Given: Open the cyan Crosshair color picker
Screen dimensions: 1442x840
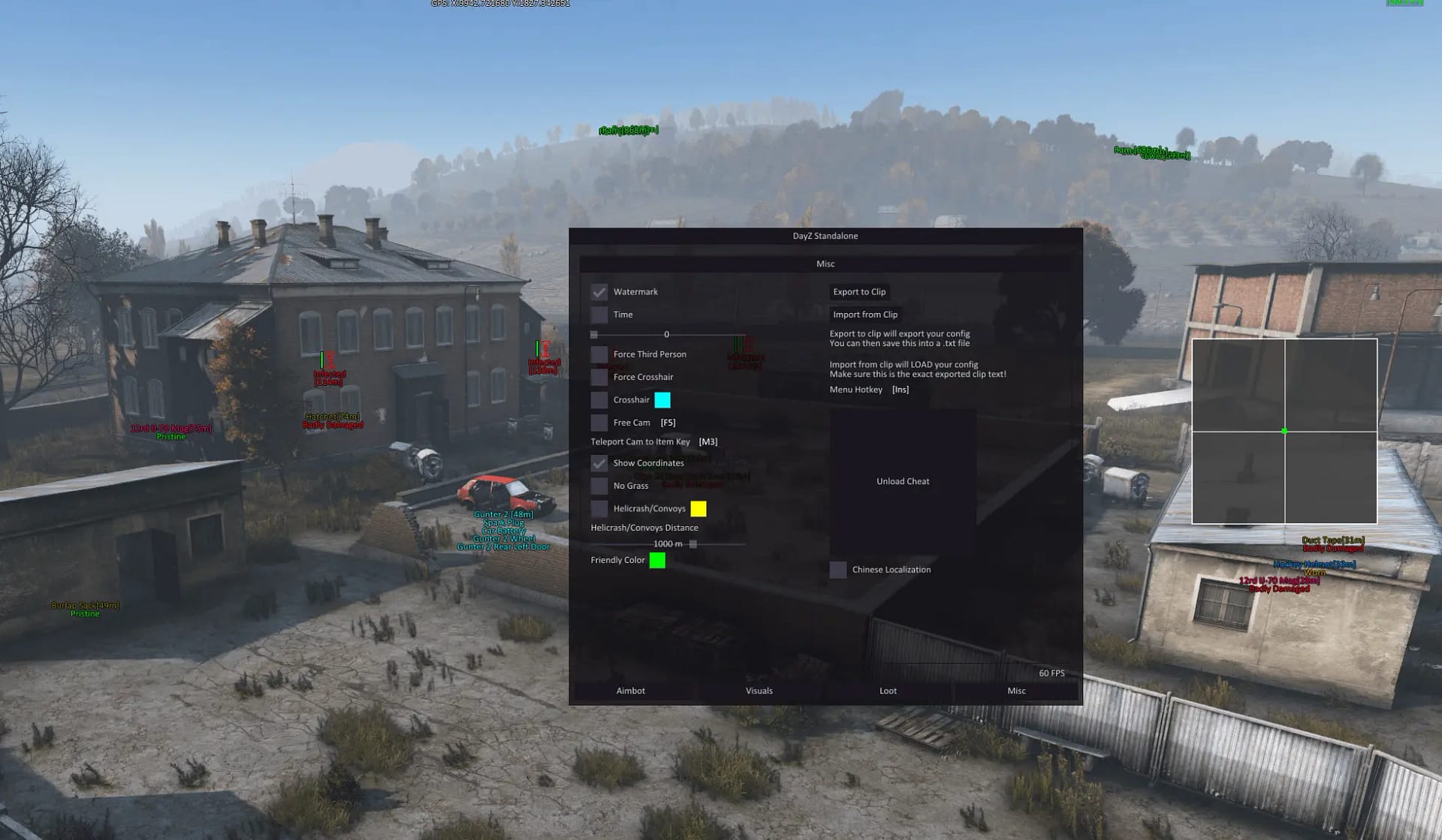Looking at the screenshot, I should point(662,399).
